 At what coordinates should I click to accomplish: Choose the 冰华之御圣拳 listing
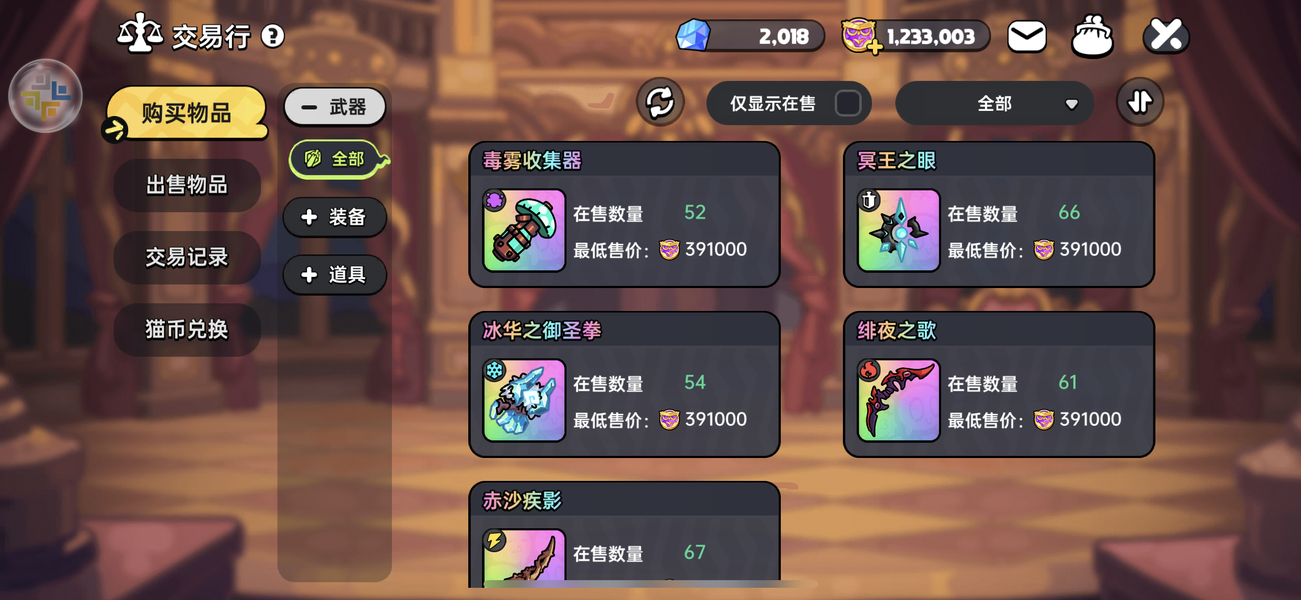point(624,385)
